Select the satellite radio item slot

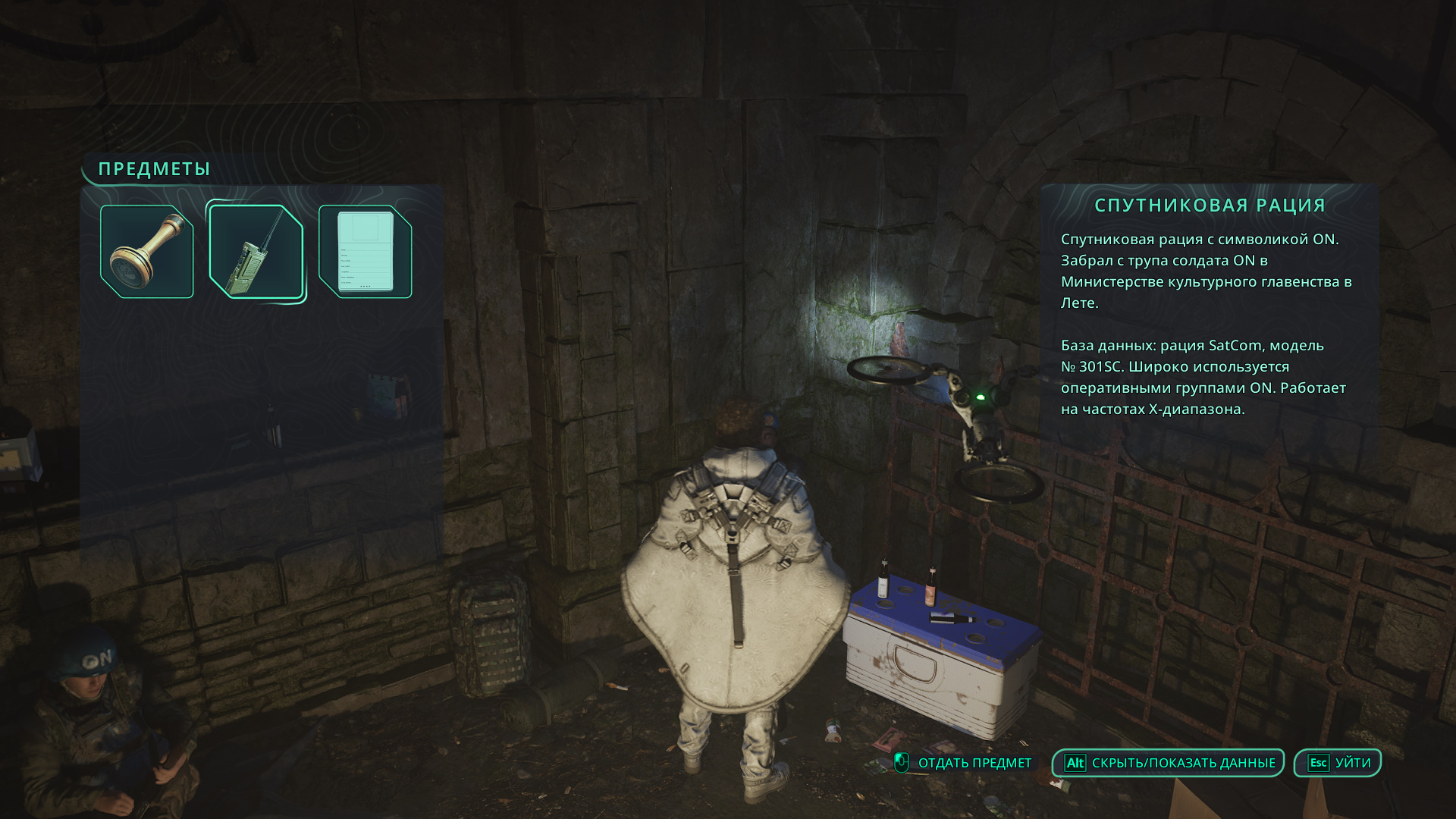(256, 252)
